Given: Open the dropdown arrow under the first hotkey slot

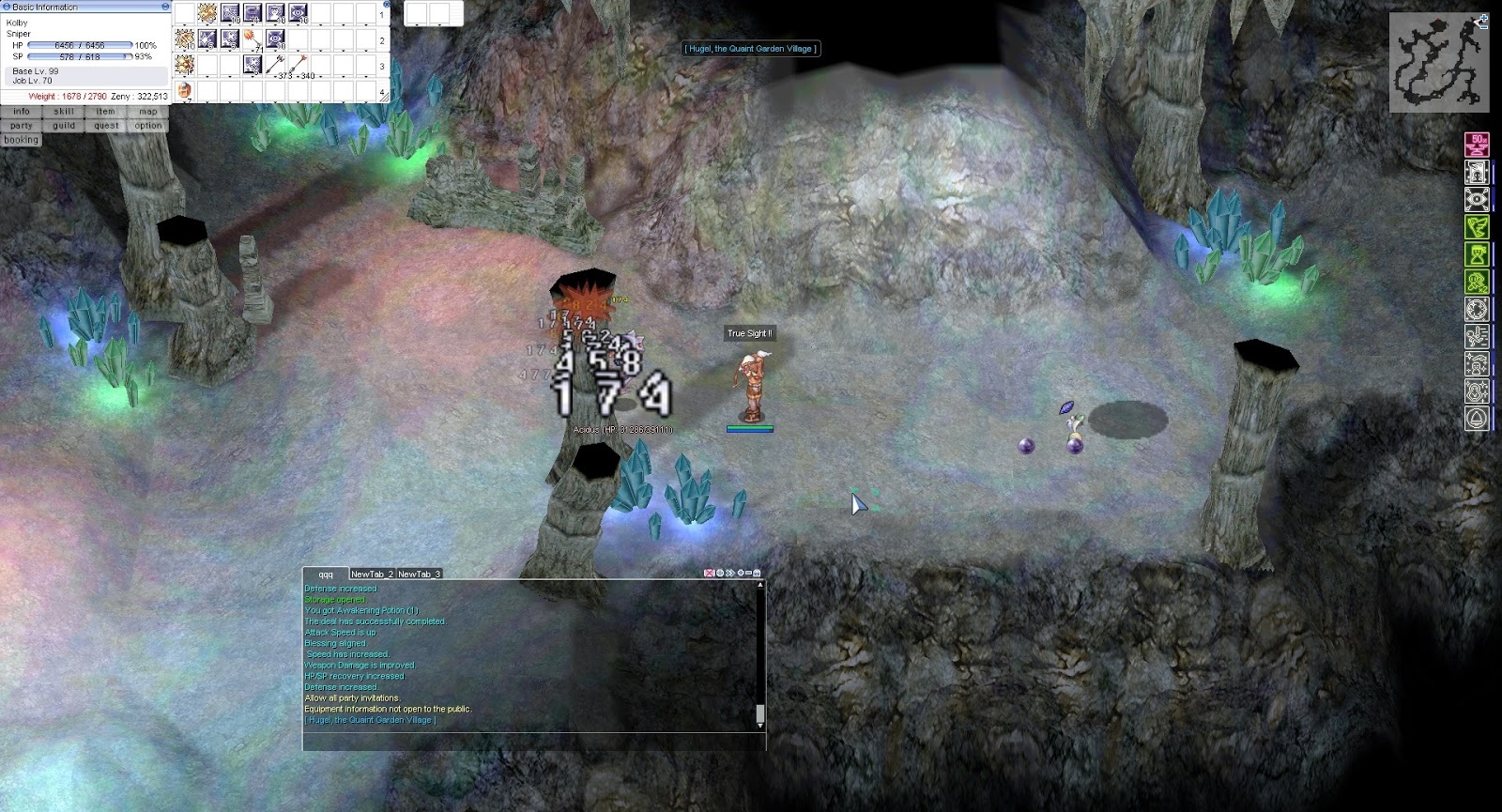Looking at the screenshot, I should [185, 25].
